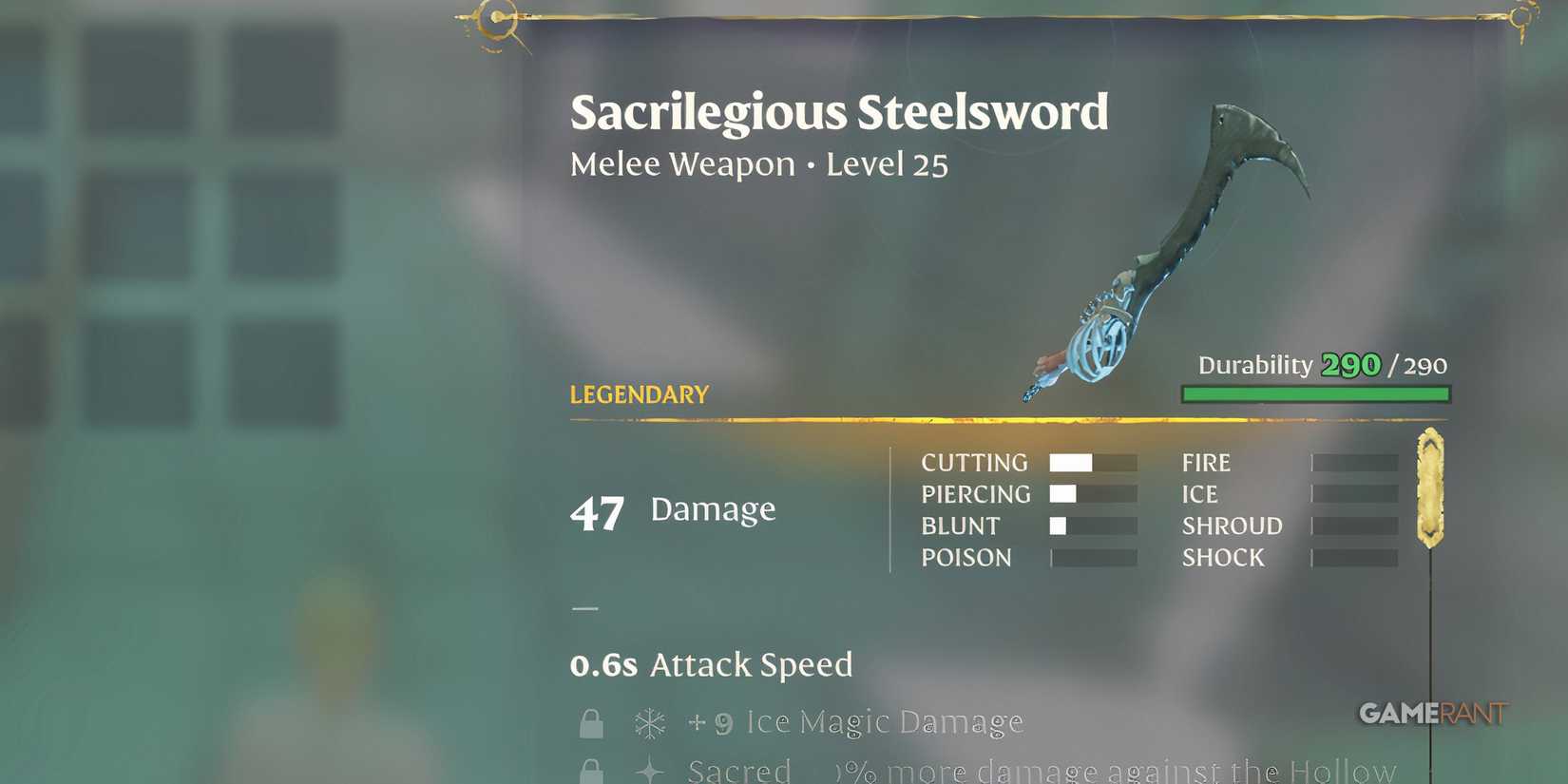Open the lock icon beside Ice Magic Damage
Viewport: 1568px width, 784px height.
[x=591, y=722]
